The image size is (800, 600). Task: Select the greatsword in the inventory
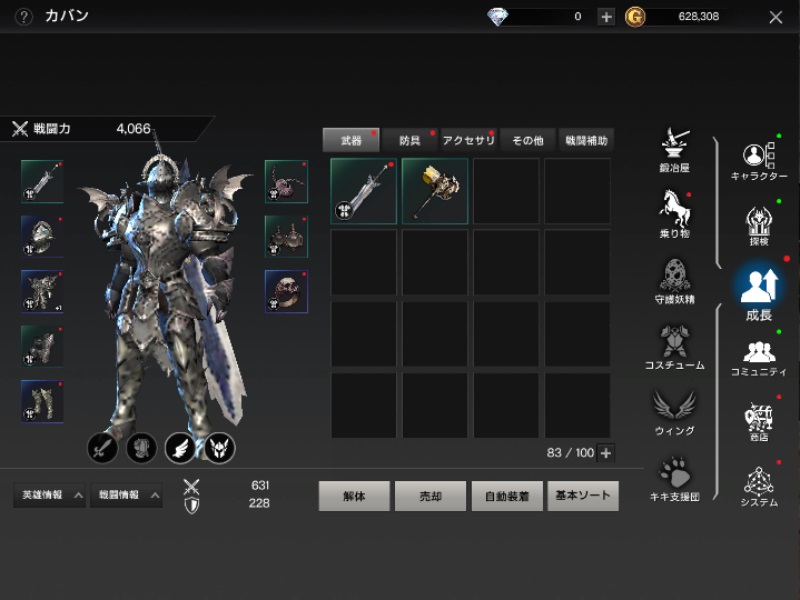pyautogui.click(x=363, y=191)
